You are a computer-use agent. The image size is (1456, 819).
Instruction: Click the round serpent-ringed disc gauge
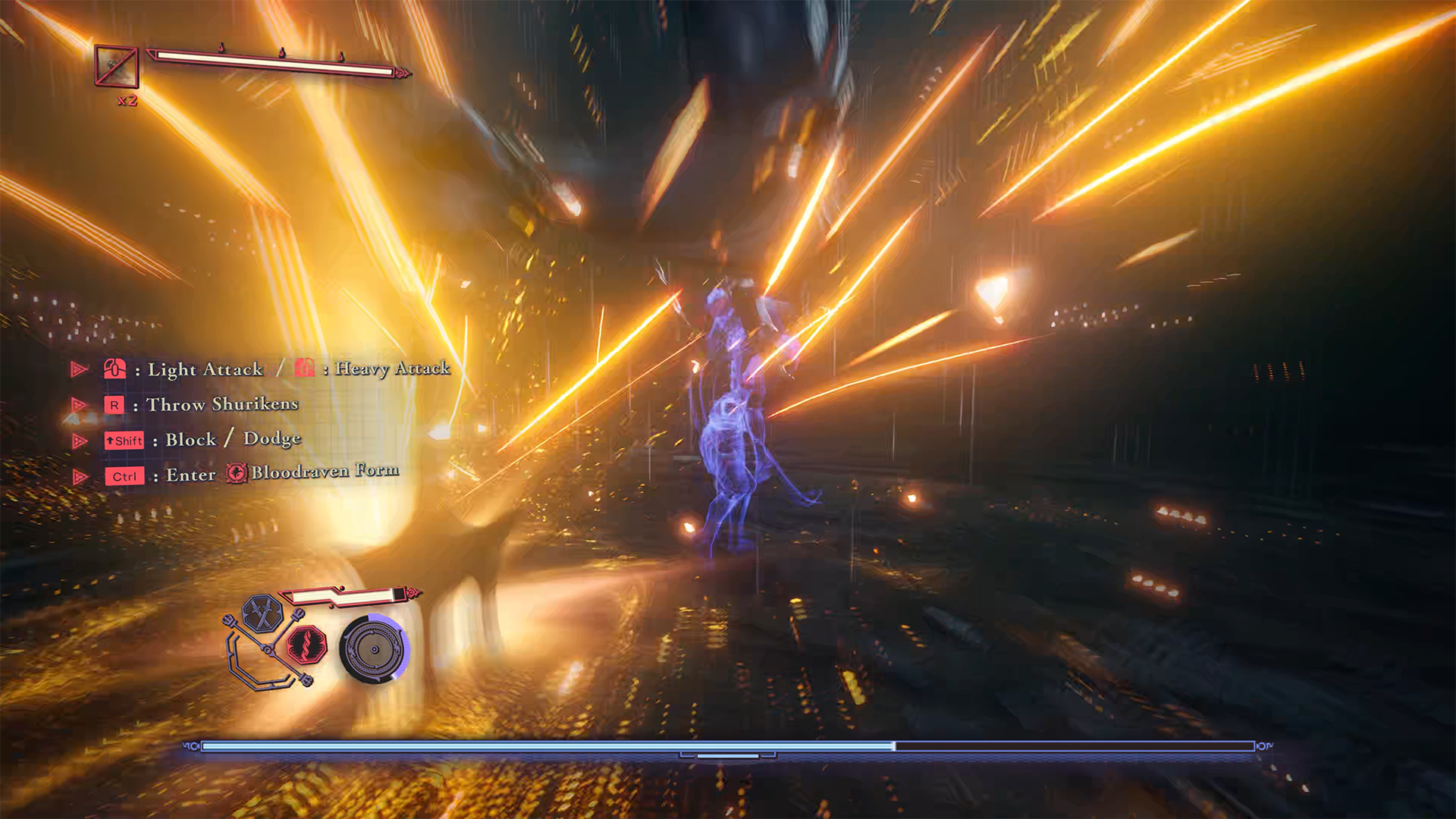point(374,650)
